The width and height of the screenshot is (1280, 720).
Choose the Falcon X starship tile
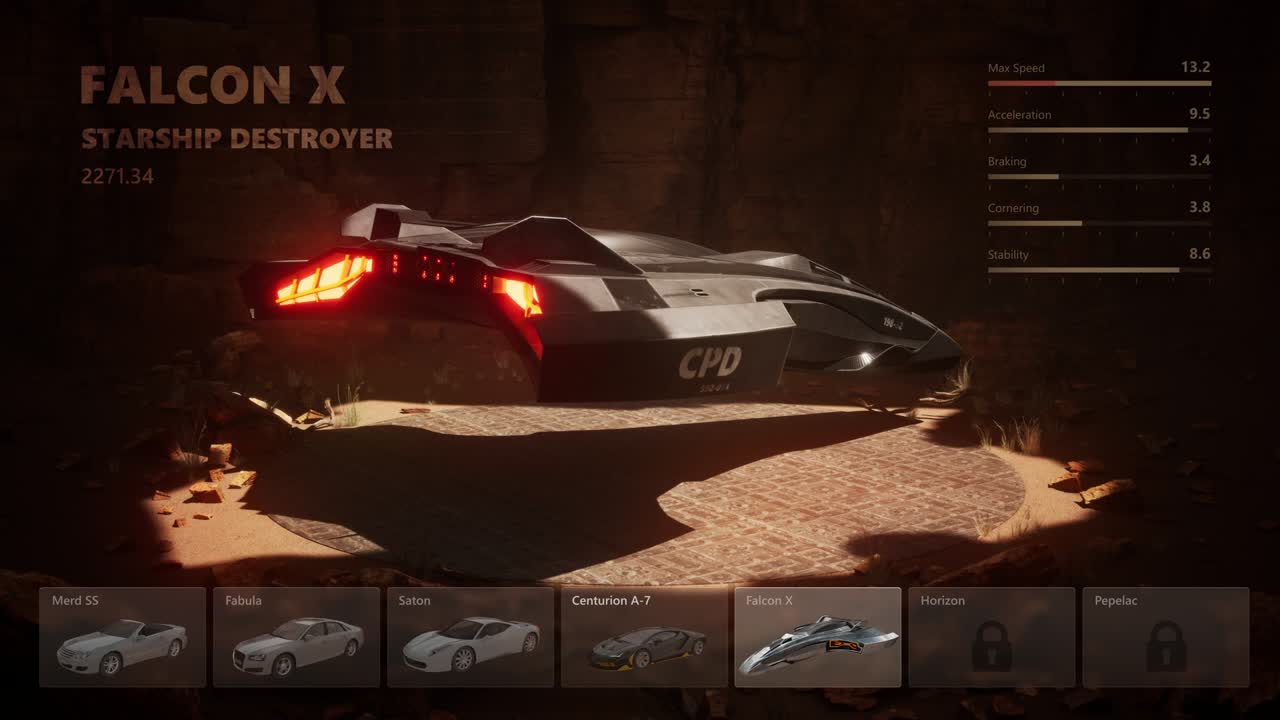pos(818,637)
